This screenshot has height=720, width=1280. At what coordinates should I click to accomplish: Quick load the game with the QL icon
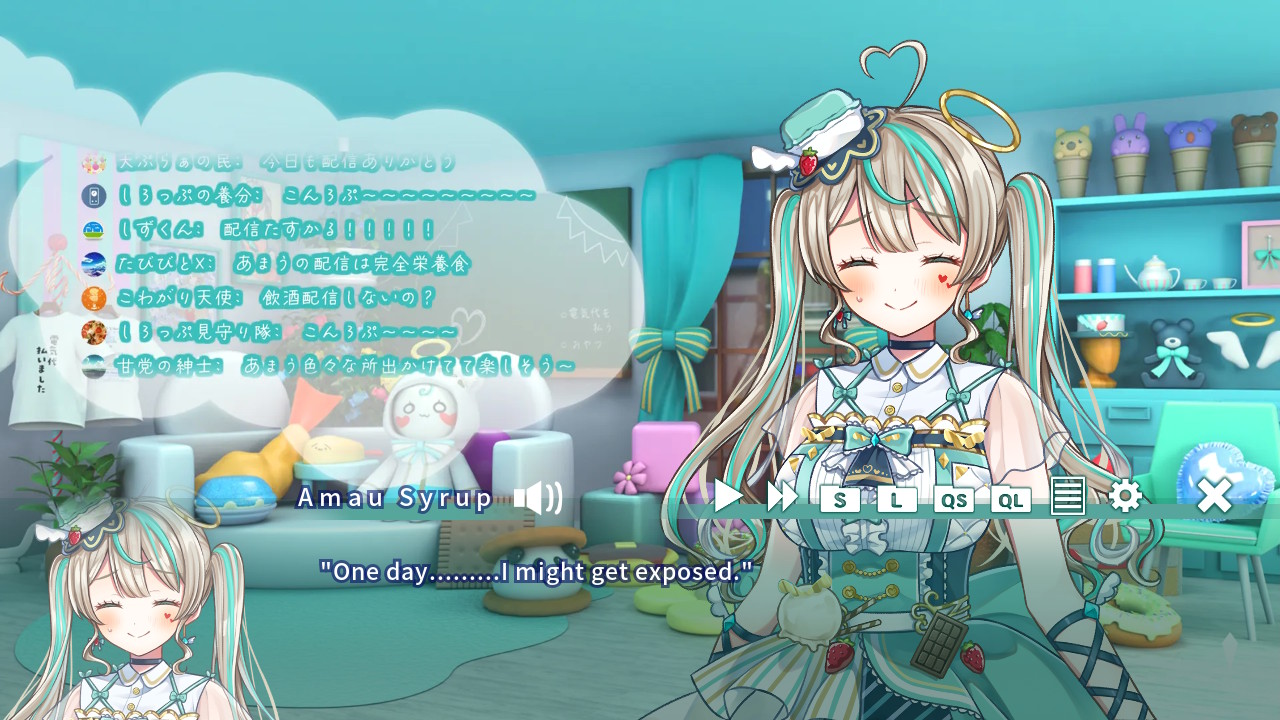(x=1010, y=499)
